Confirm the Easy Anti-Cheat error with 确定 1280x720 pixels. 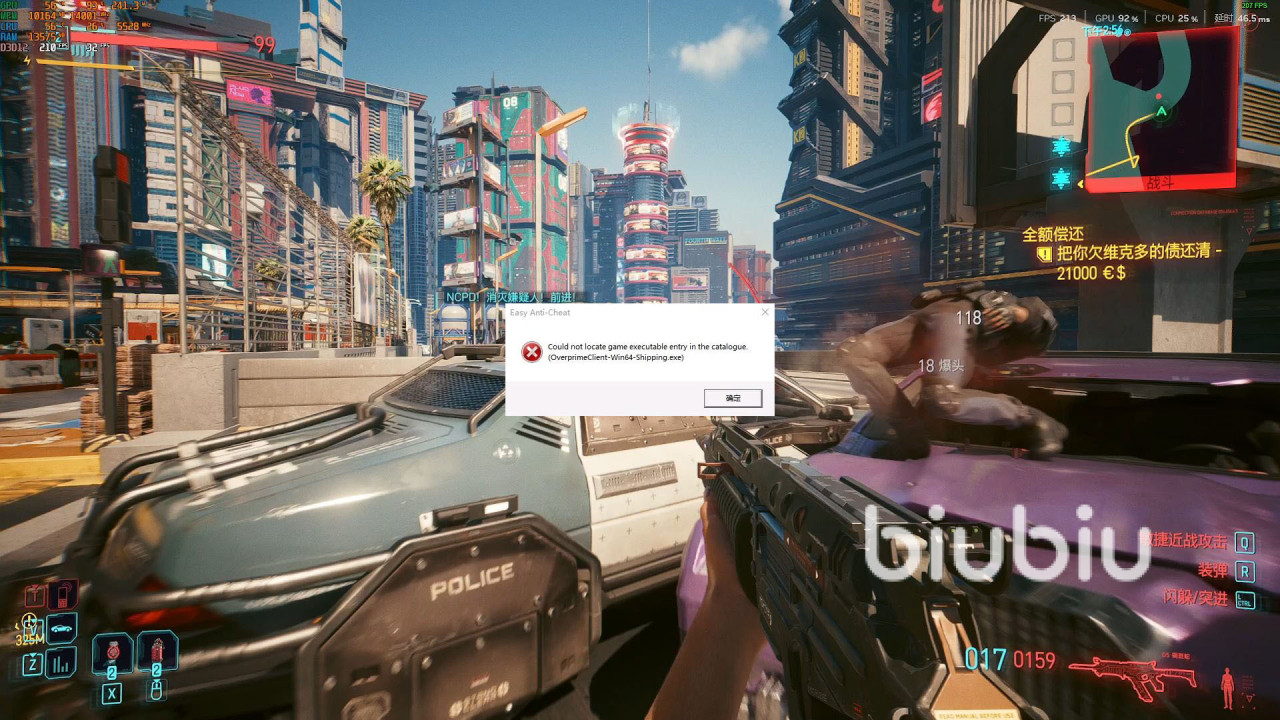(x=733, y=398)
